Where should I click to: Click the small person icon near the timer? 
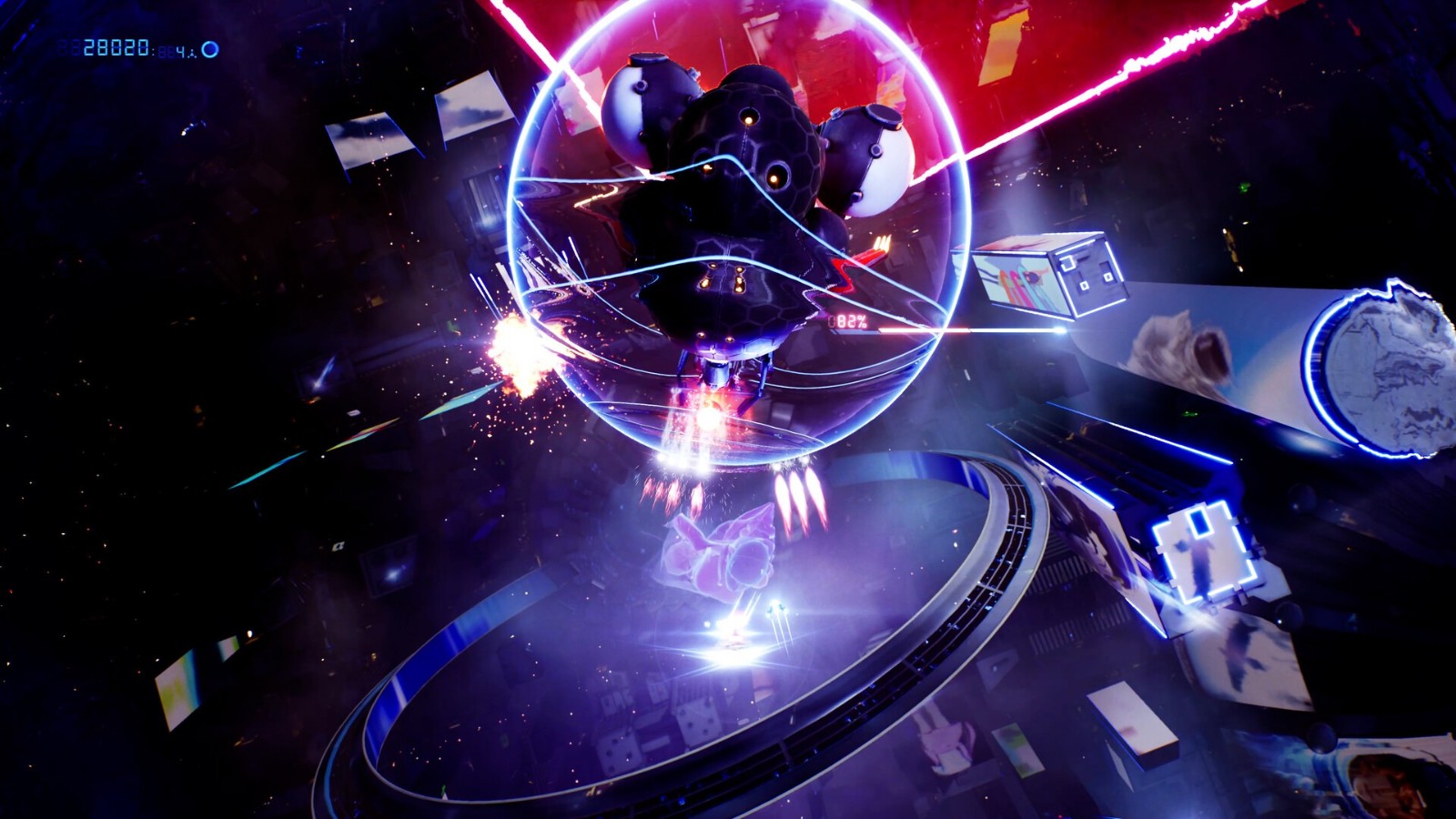pos(192,53)
